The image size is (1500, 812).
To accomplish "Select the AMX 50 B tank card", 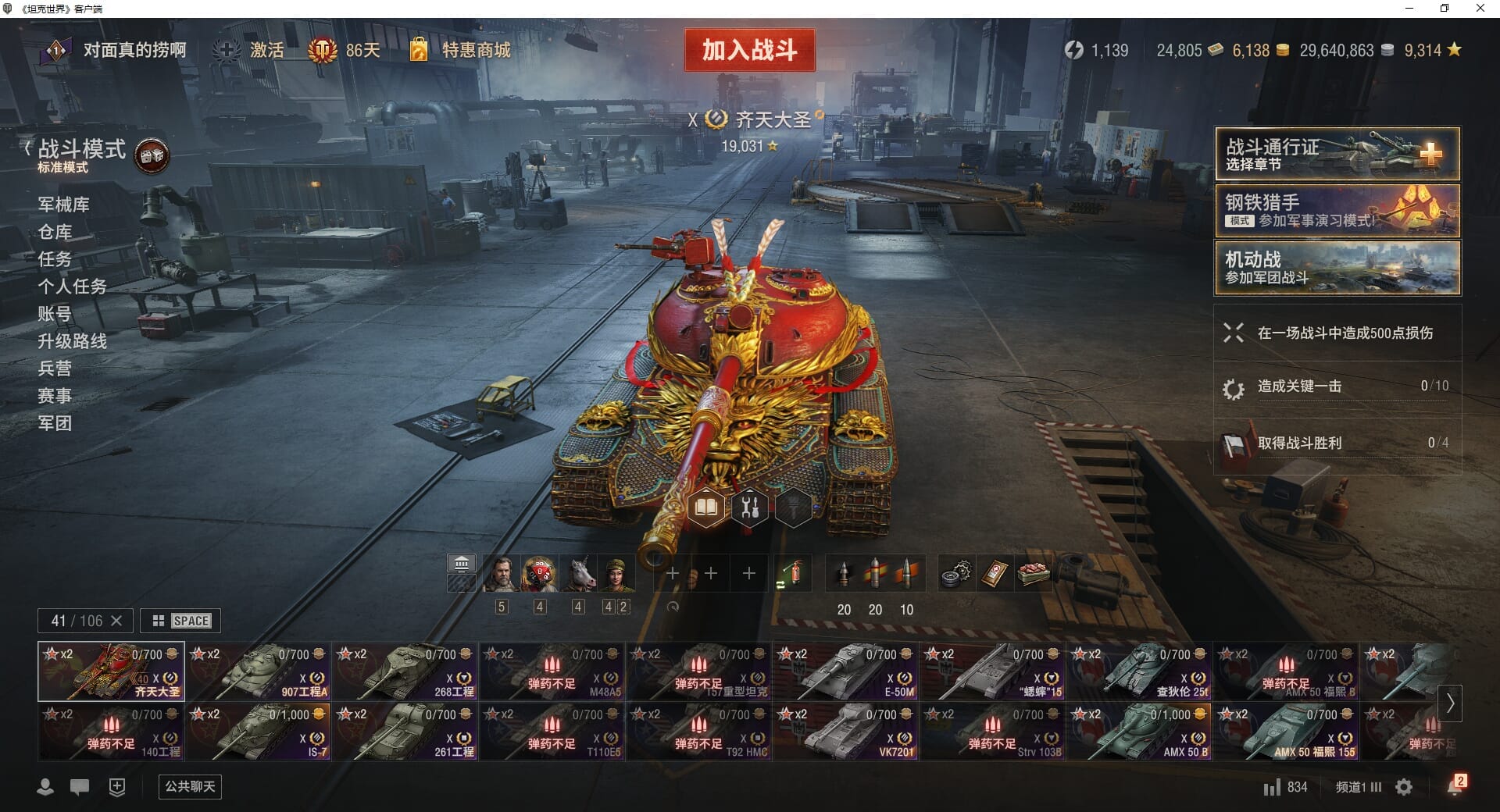I will point(1141,732).
